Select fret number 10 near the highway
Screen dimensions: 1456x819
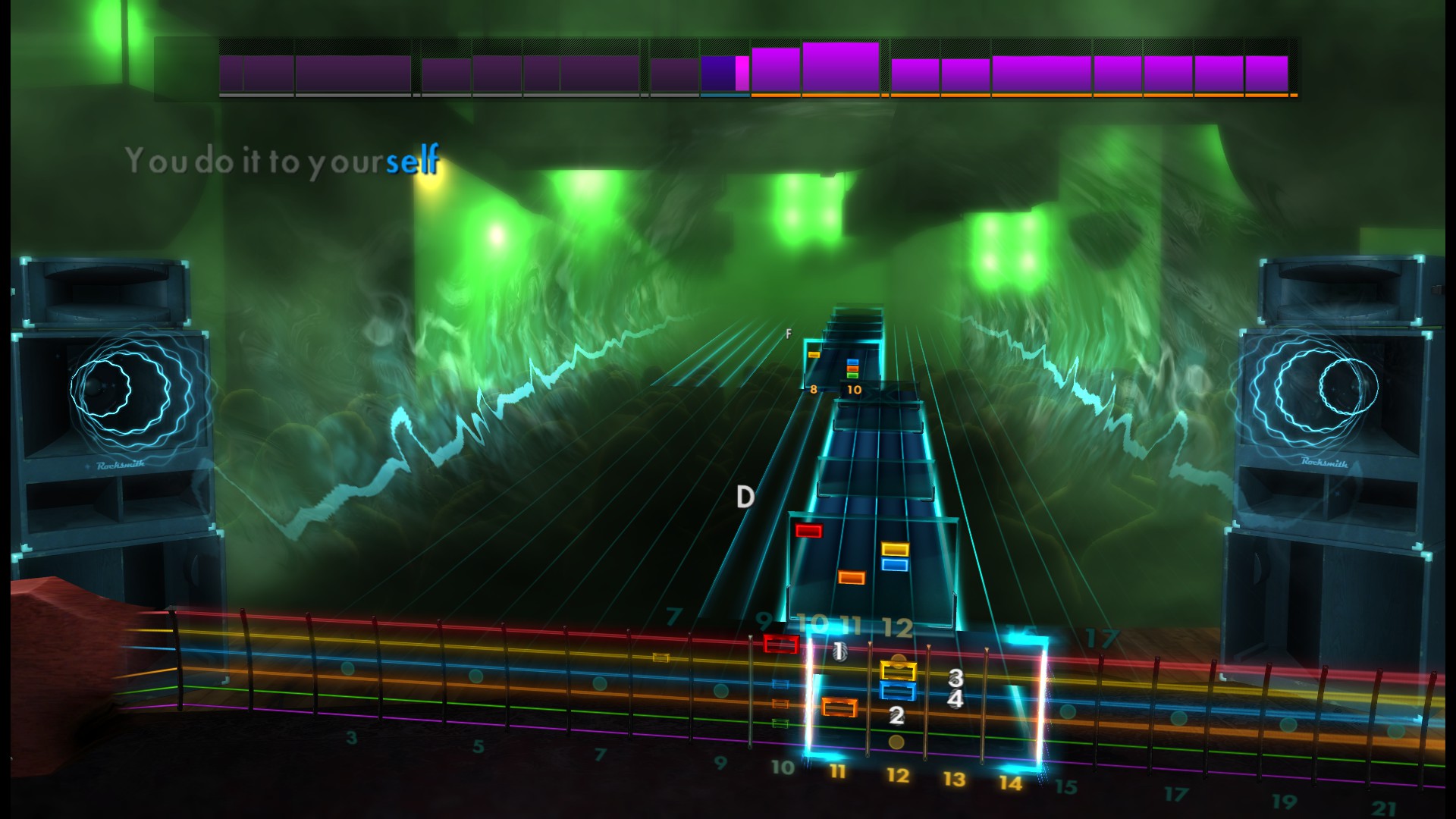814,624
